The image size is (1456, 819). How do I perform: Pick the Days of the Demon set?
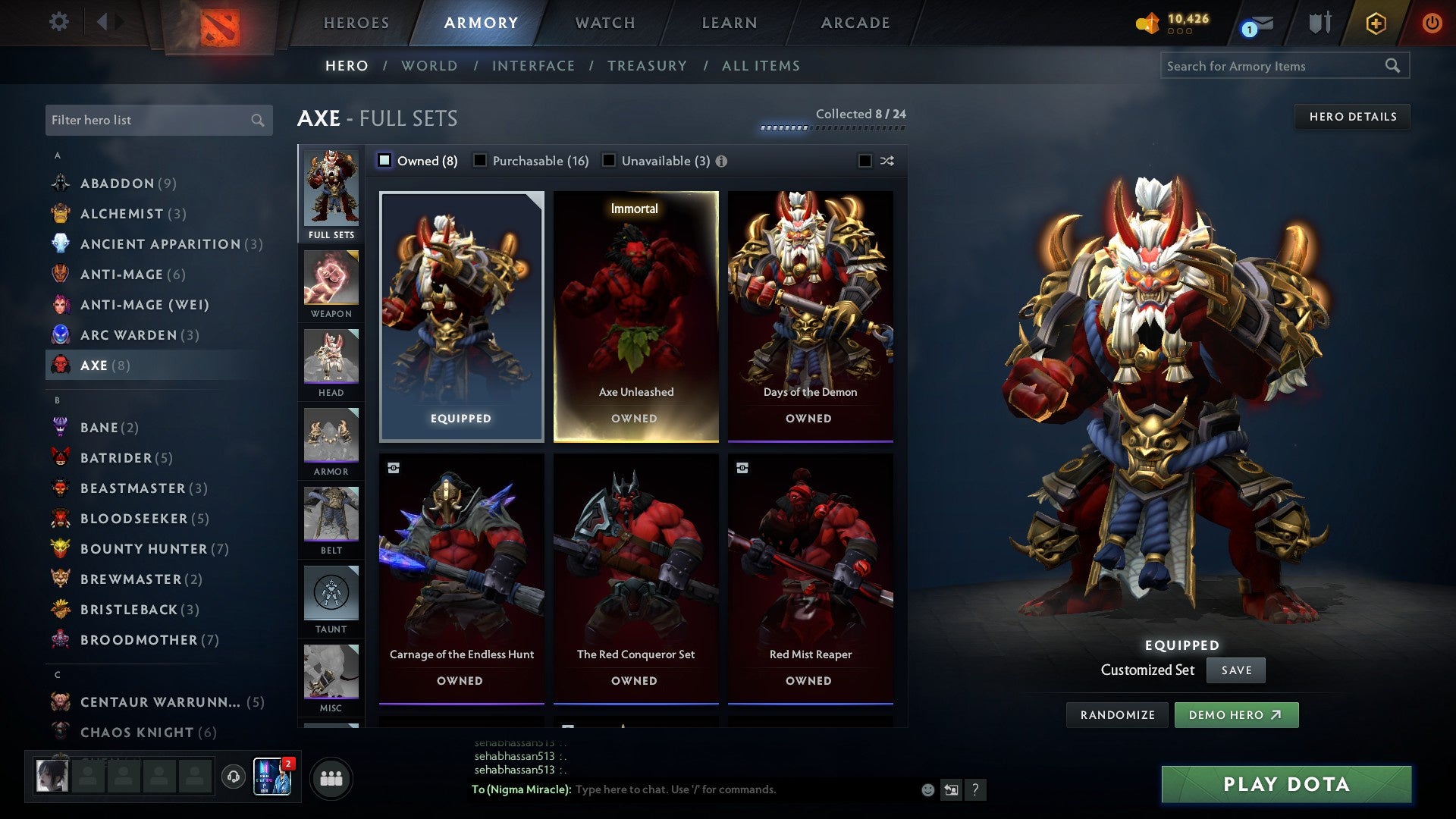coord(810,316)
